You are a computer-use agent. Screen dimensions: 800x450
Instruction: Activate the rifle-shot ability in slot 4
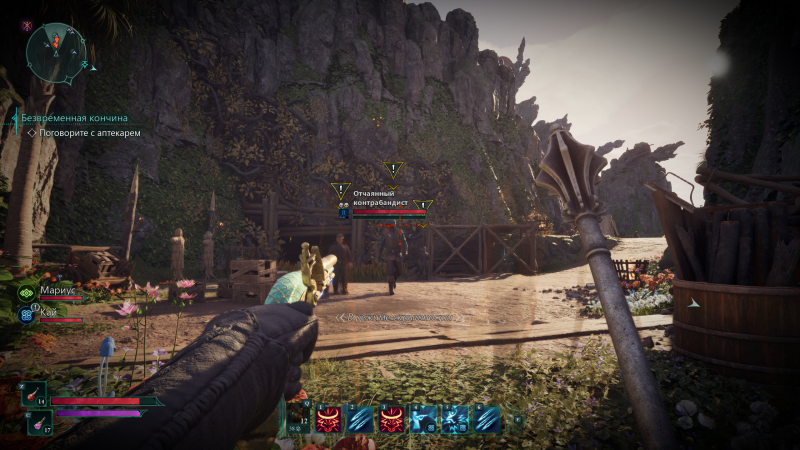click(423, 419)
